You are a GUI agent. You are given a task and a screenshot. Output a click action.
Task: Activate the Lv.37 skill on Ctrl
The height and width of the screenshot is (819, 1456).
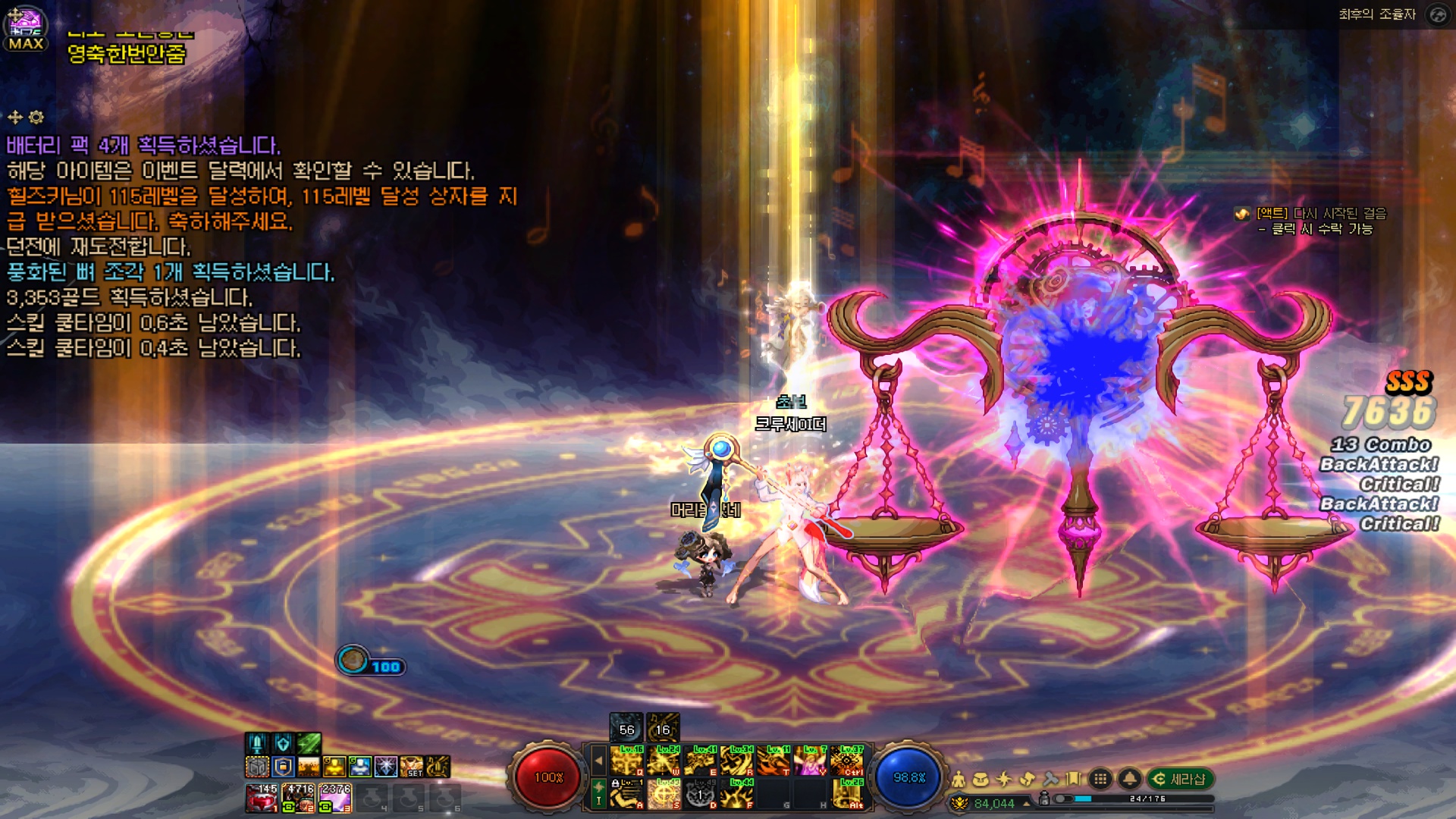[x=847, y=761]
